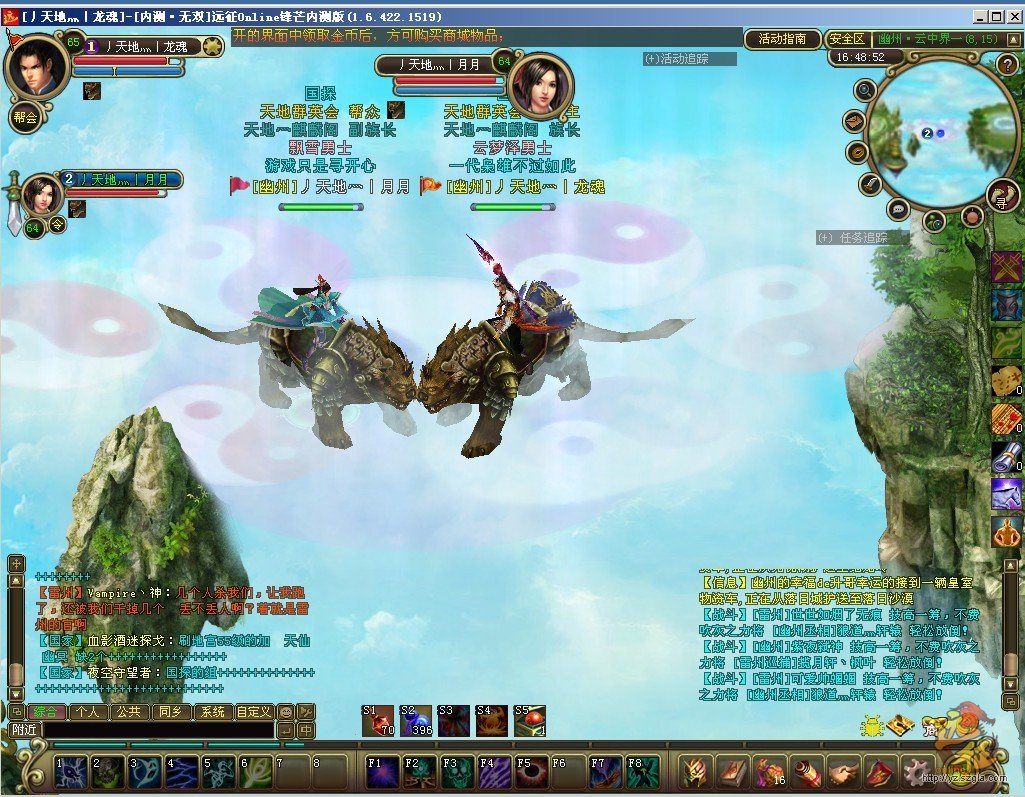Open the 活动指南 activity guide
Viewport: 1025px width, 797px height.
782,39
